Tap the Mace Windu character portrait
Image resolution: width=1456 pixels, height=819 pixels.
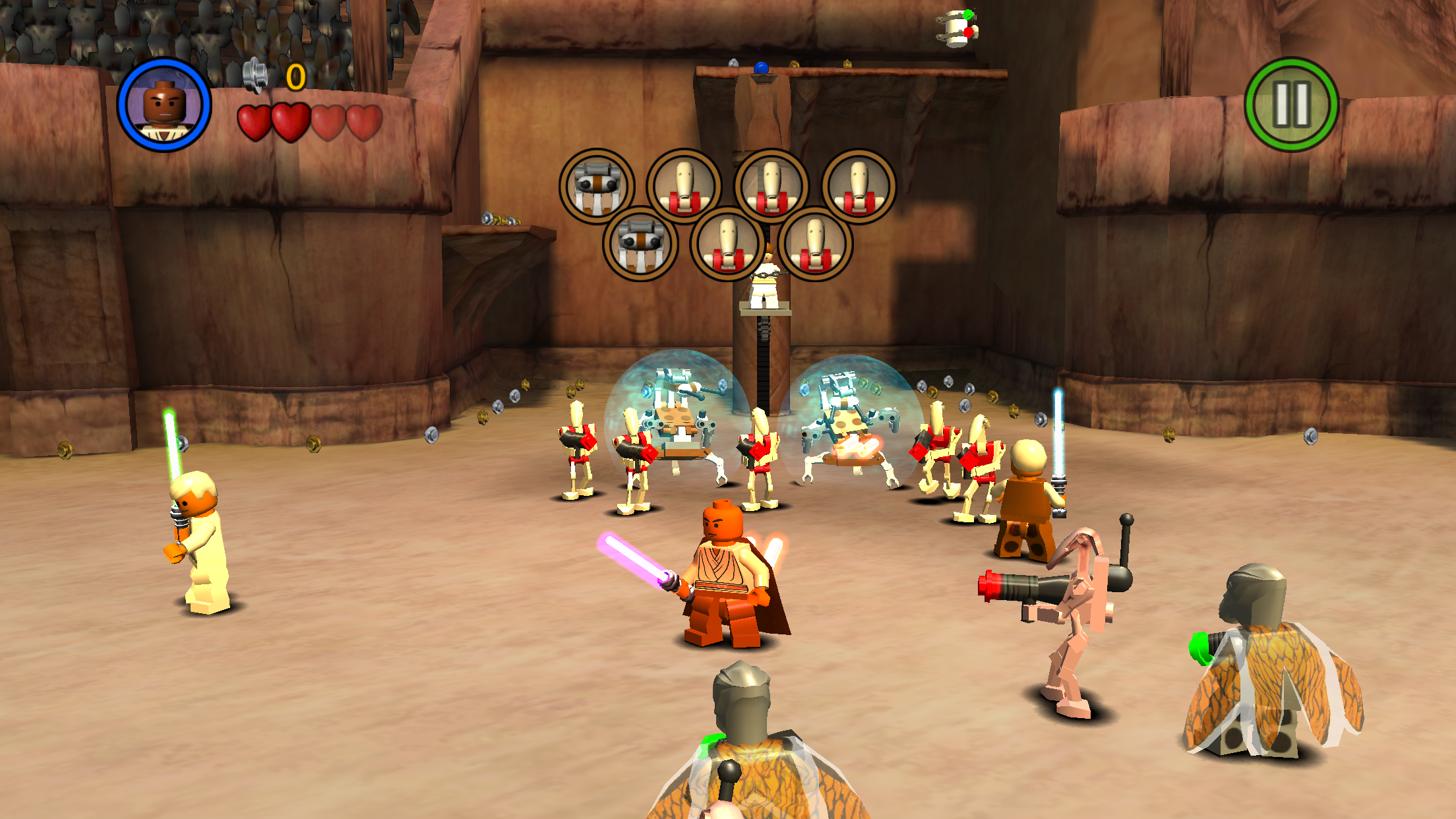click(164, 105)
